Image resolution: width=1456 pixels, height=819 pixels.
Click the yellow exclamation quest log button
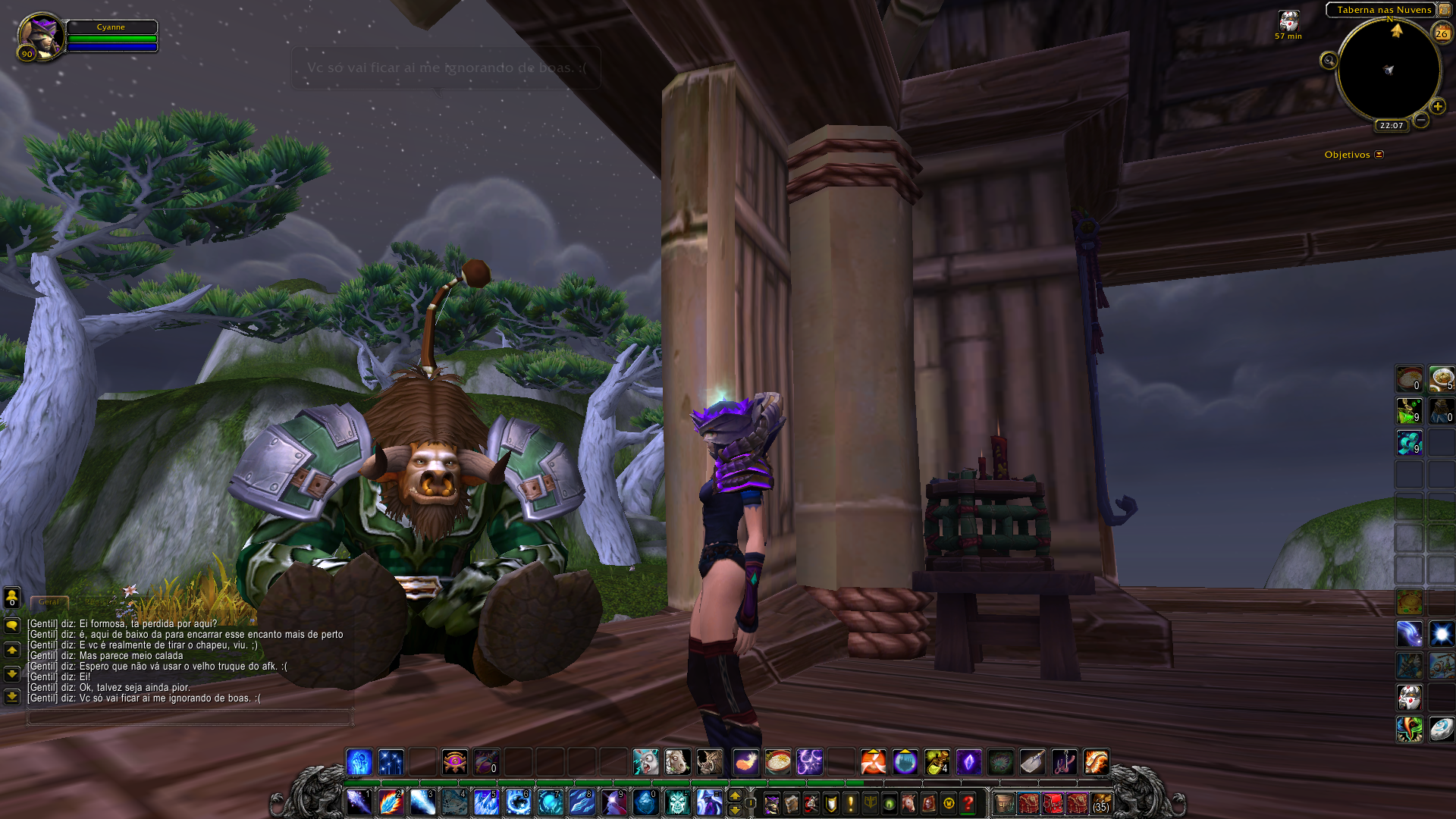coord(851,803)
